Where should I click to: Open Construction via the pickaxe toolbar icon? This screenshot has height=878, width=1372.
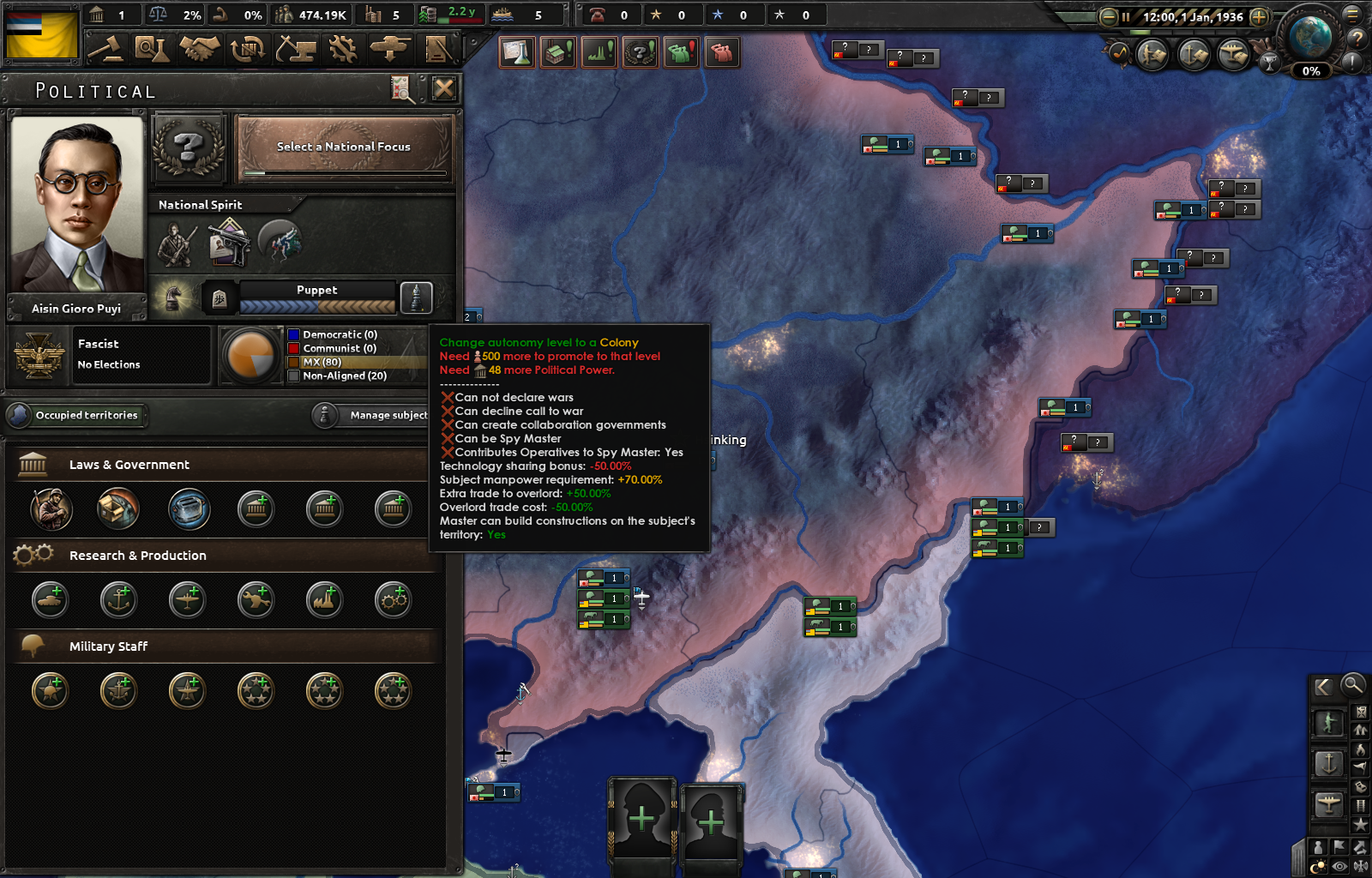[298, 49]
